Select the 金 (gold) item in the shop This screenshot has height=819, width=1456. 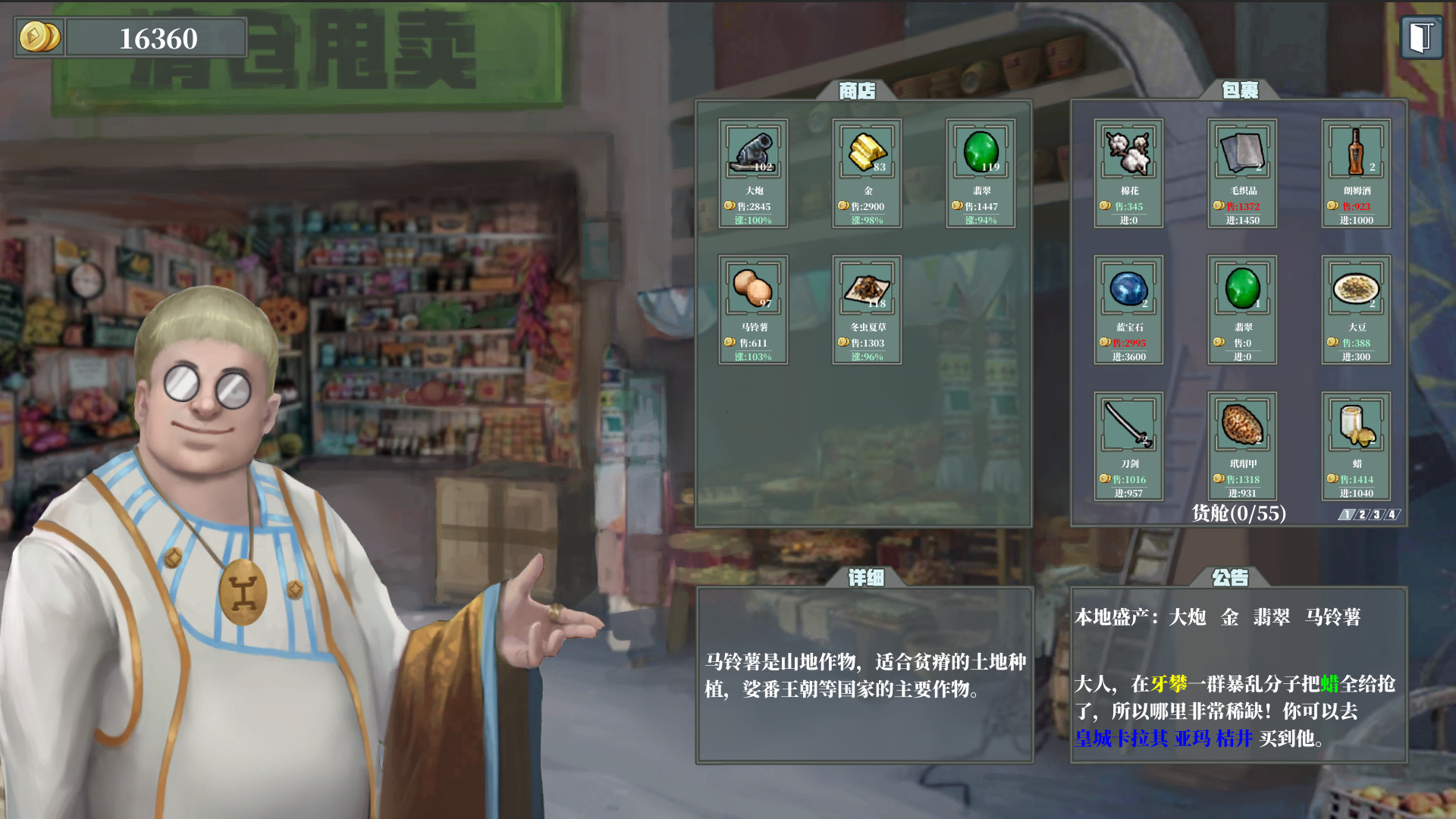point(867,173)
